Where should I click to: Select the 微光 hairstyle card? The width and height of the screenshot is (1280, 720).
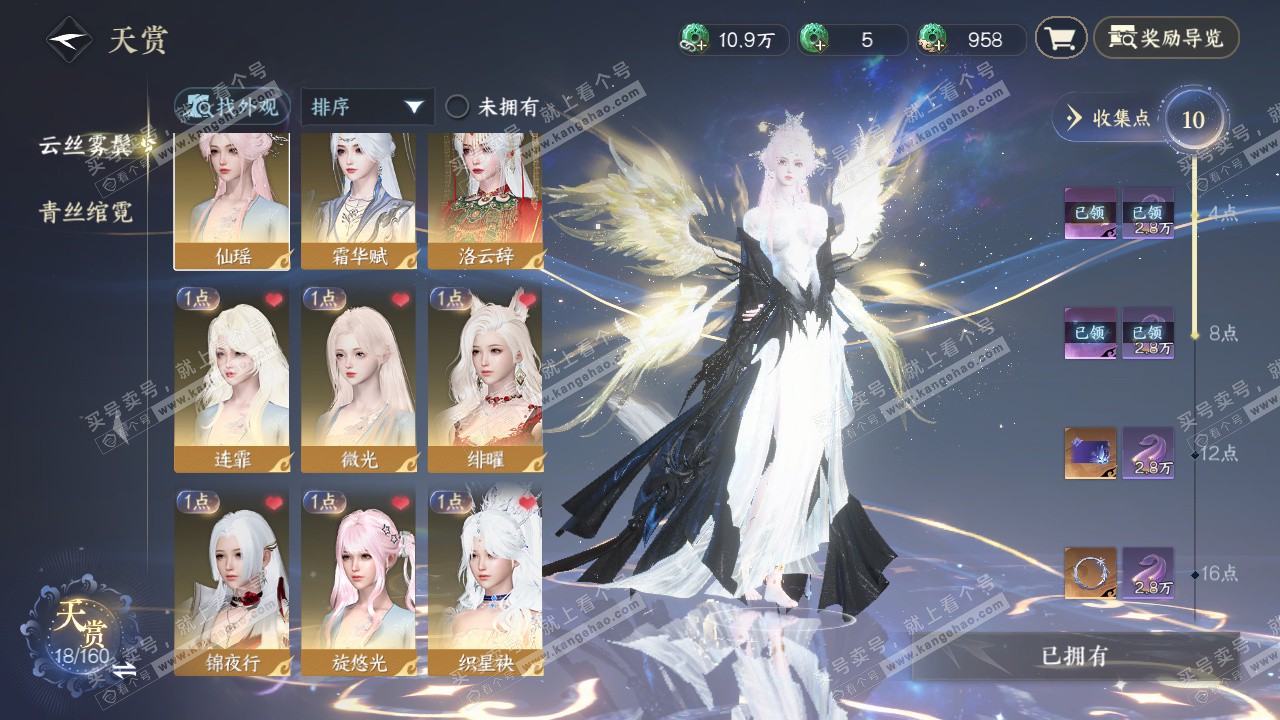(x=358, y=380)
